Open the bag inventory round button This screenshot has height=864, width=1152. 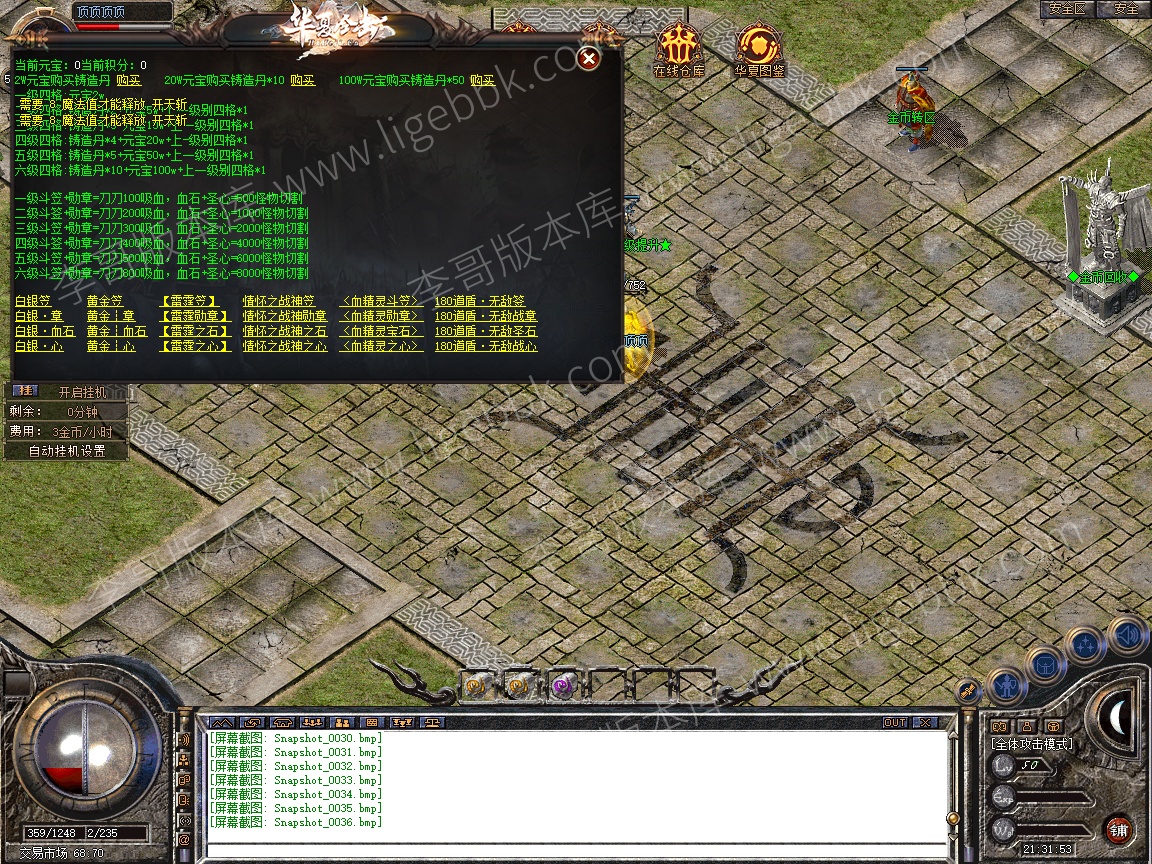[1047, 664]
